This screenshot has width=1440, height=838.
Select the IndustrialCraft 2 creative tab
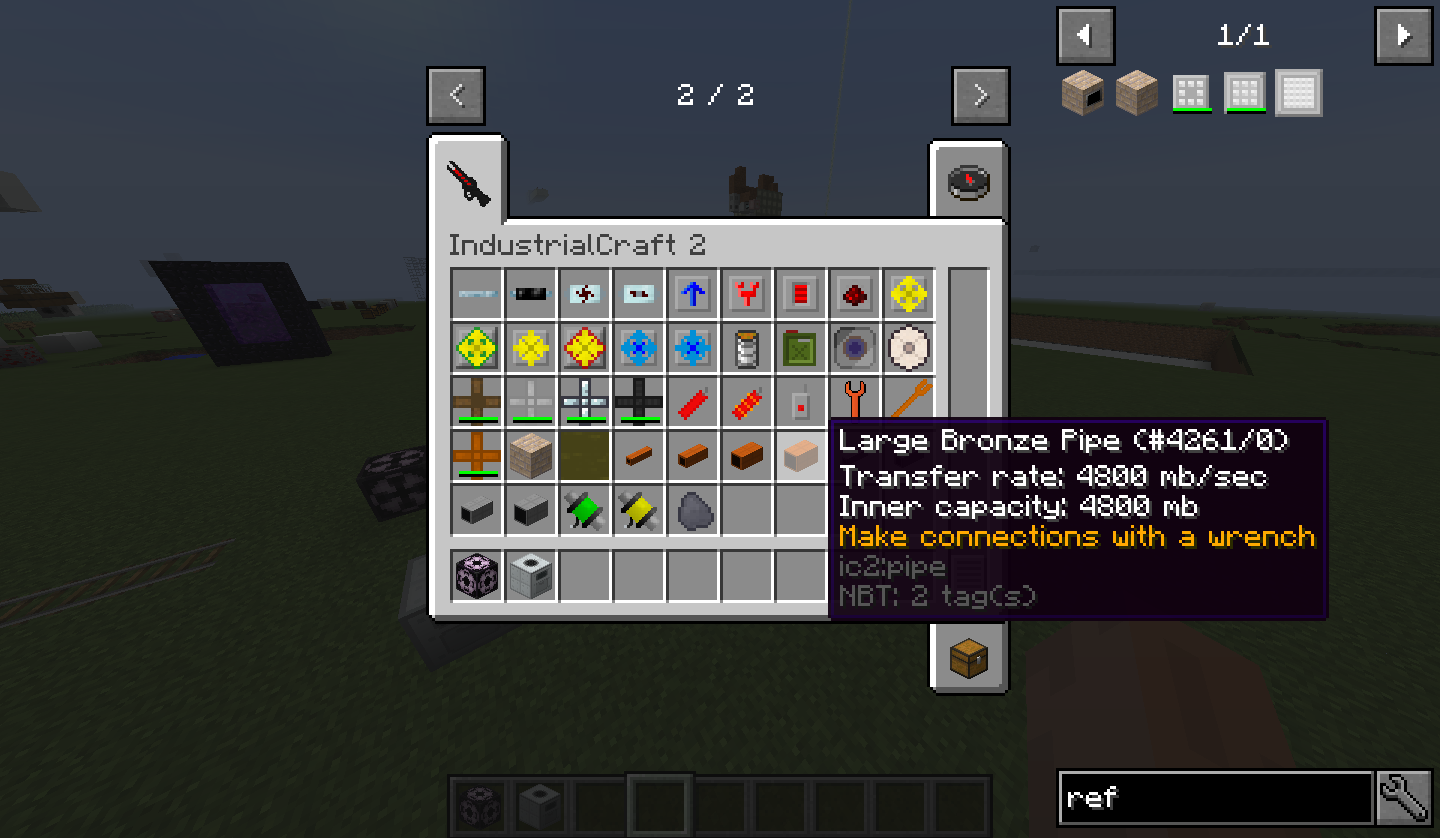[x=469, y=181]
